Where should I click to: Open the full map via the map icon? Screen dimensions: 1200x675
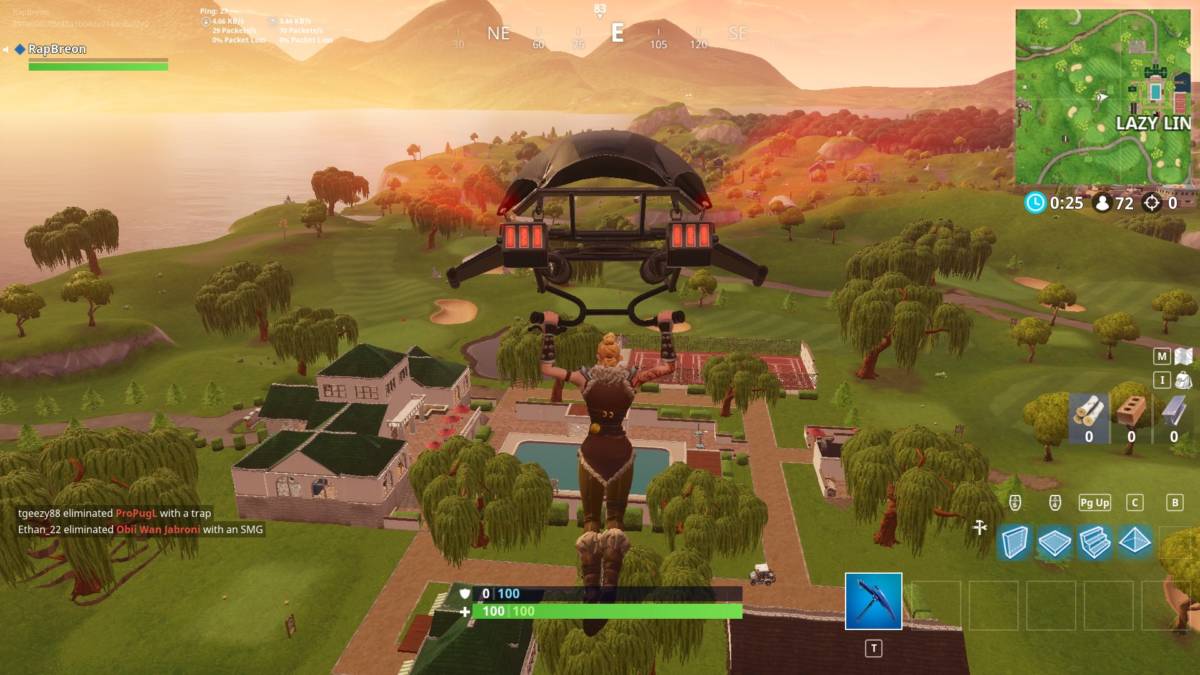(x=1183, y=356)
